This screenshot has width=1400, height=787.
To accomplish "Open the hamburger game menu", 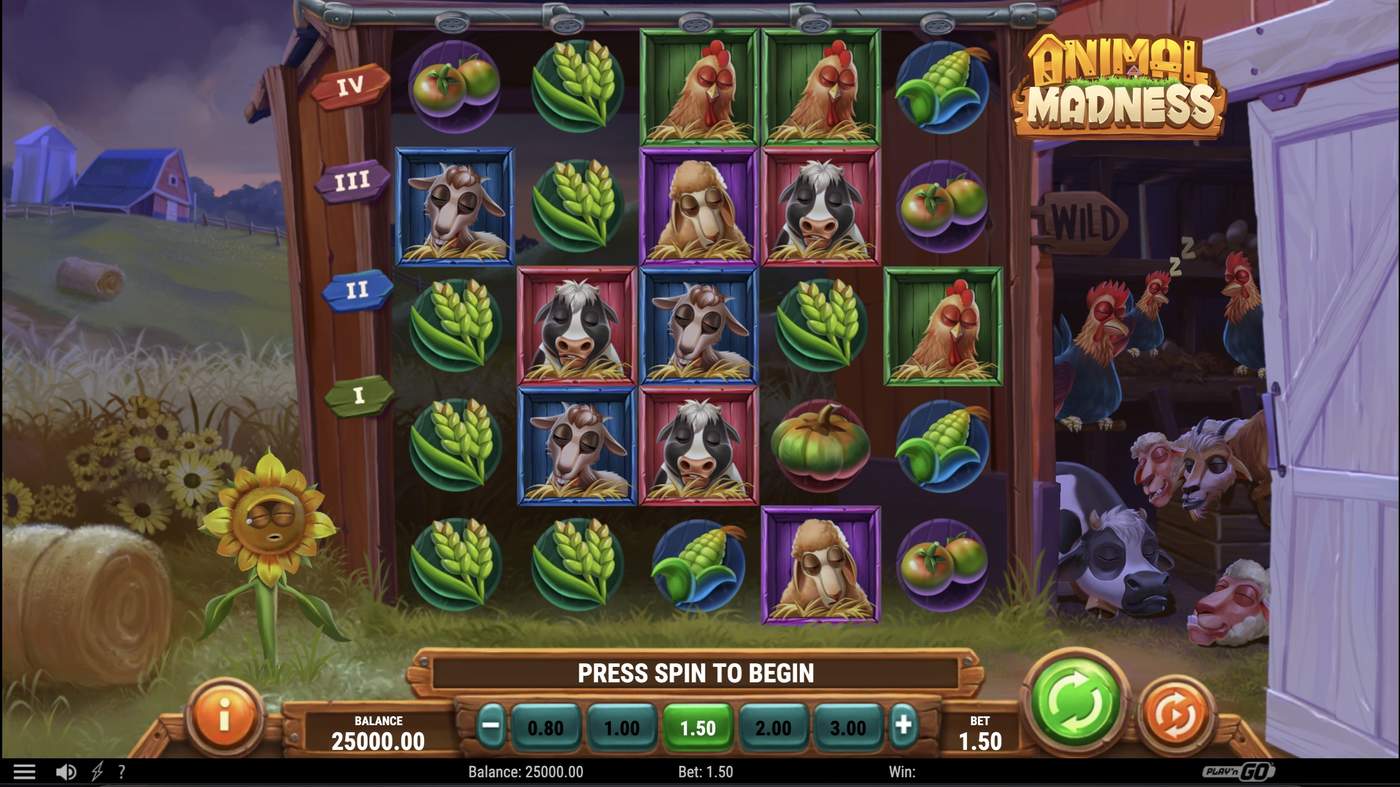I will [22, 770].
